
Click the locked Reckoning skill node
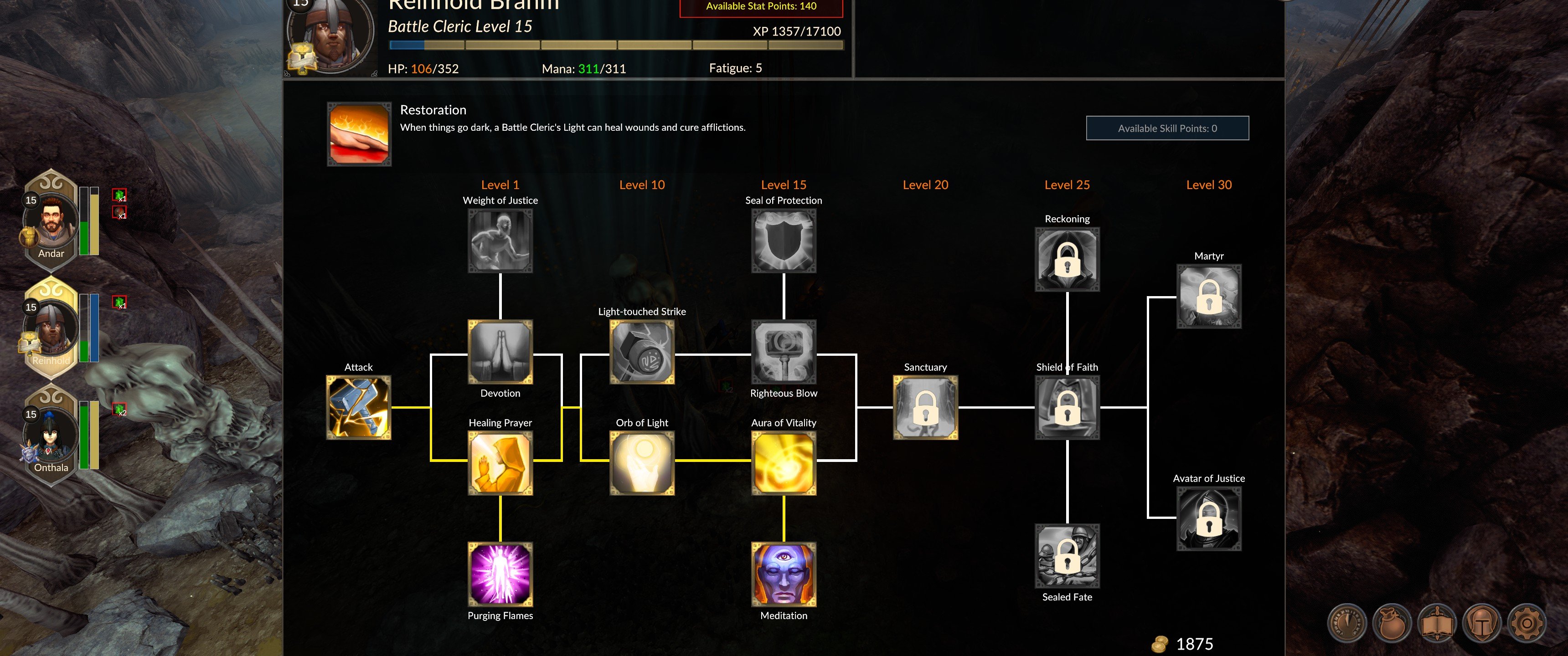pyautogui.click(x=1067, y=259)
